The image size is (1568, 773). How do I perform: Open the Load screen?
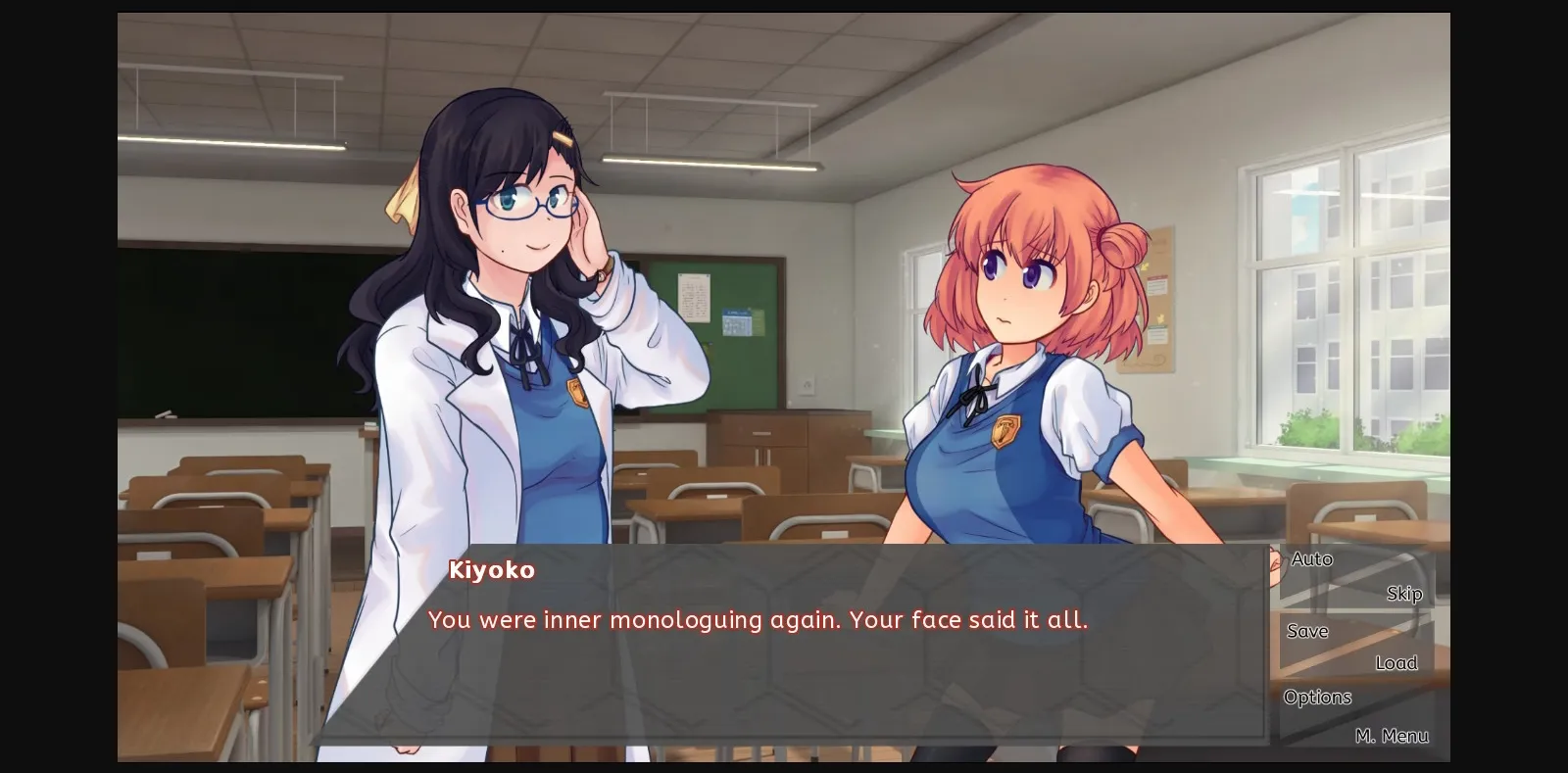(1396, 662)
